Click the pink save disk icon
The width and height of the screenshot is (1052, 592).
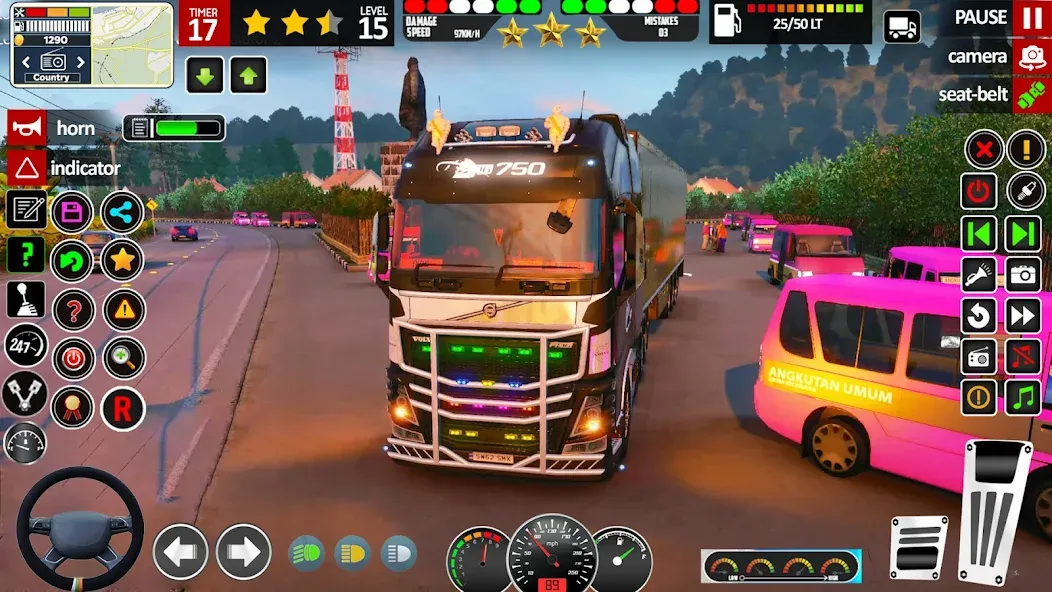tap(72, 211)
